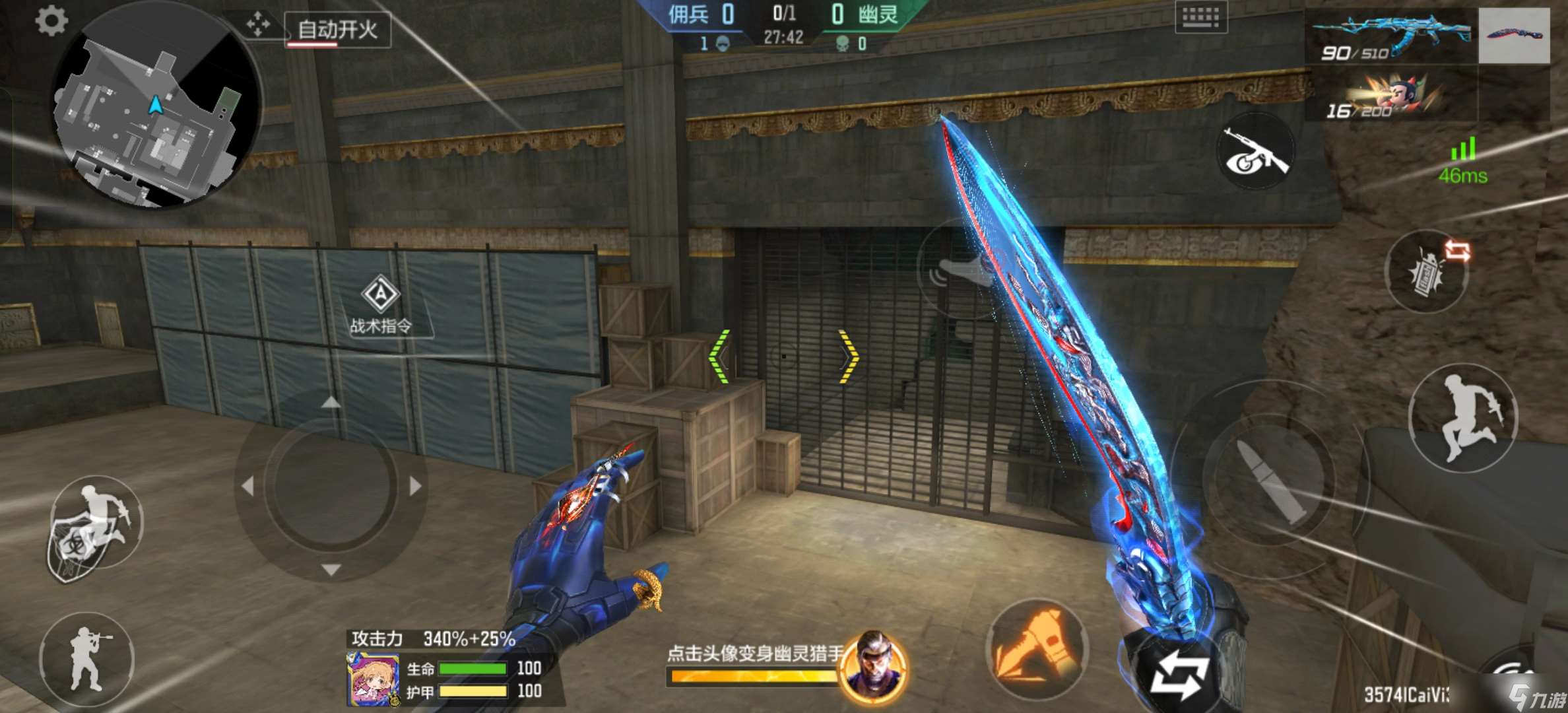1568x713 pixels.
Task: Tap the jump button
Action: (x=1464, y=417)
